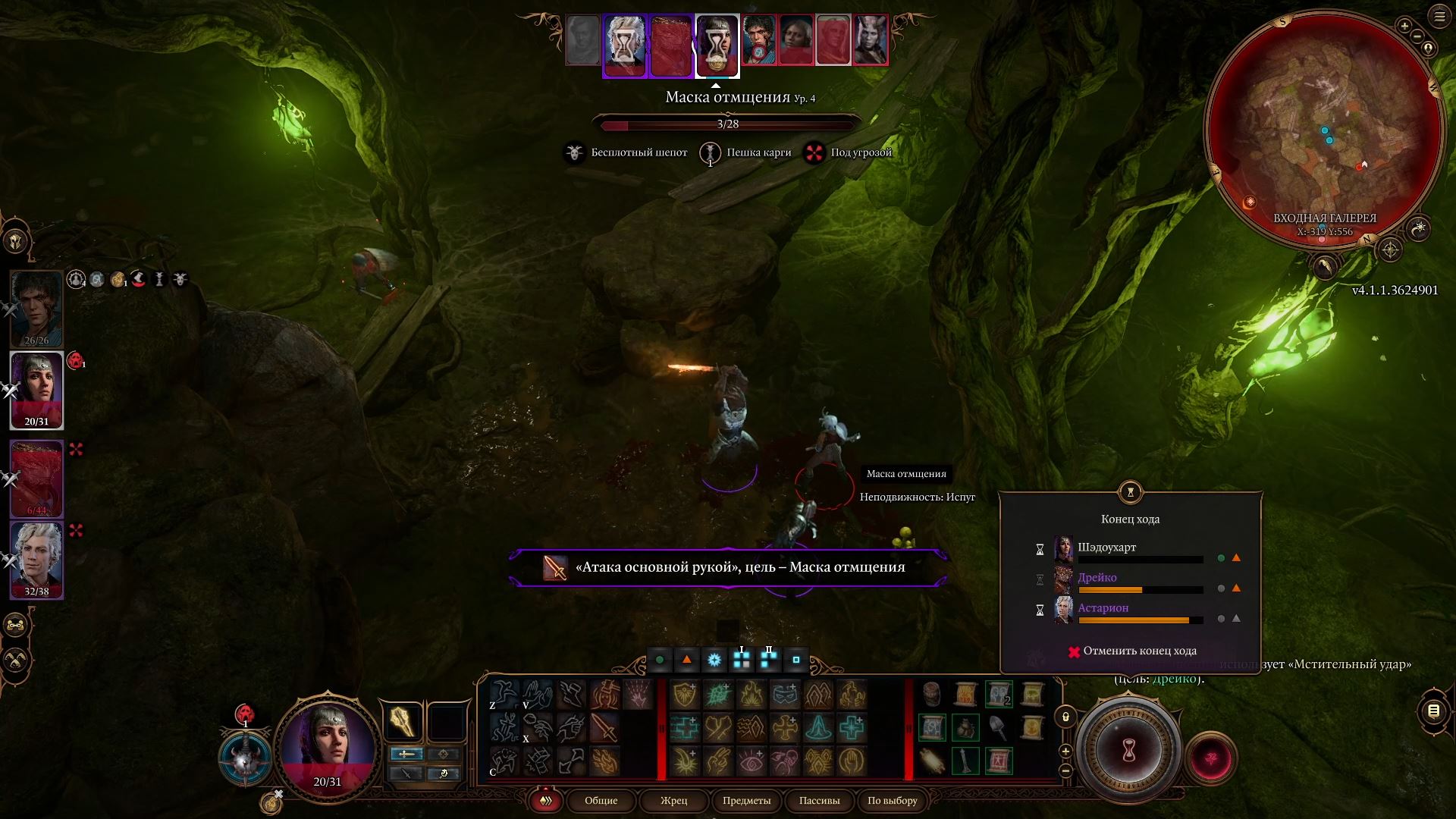Viewport: 1456px width, 819px height.
Task: Select the equipped mace weapon slot
Action: [402, 721]
